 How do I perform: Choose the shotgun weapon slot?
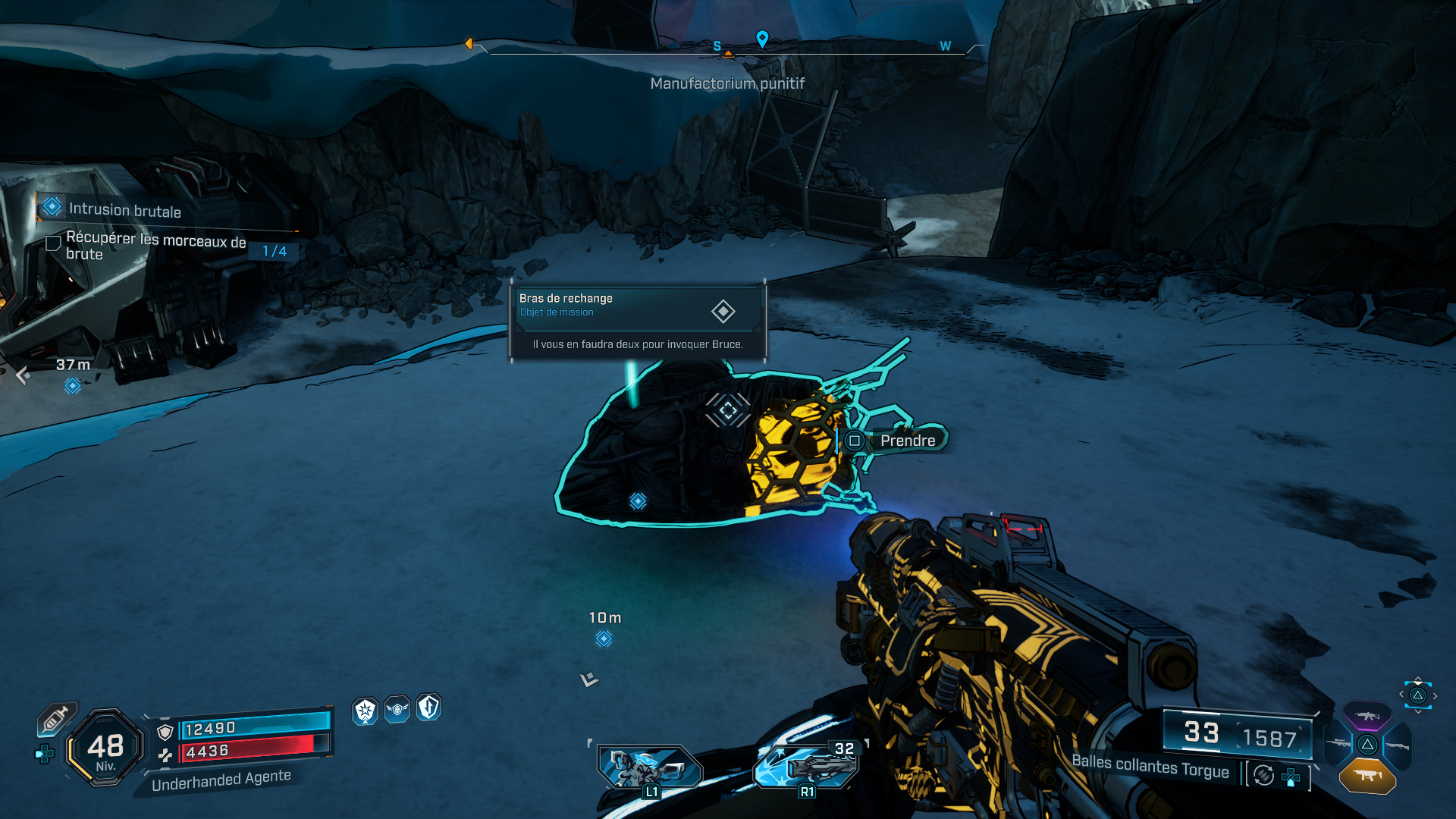point(1396,746)
